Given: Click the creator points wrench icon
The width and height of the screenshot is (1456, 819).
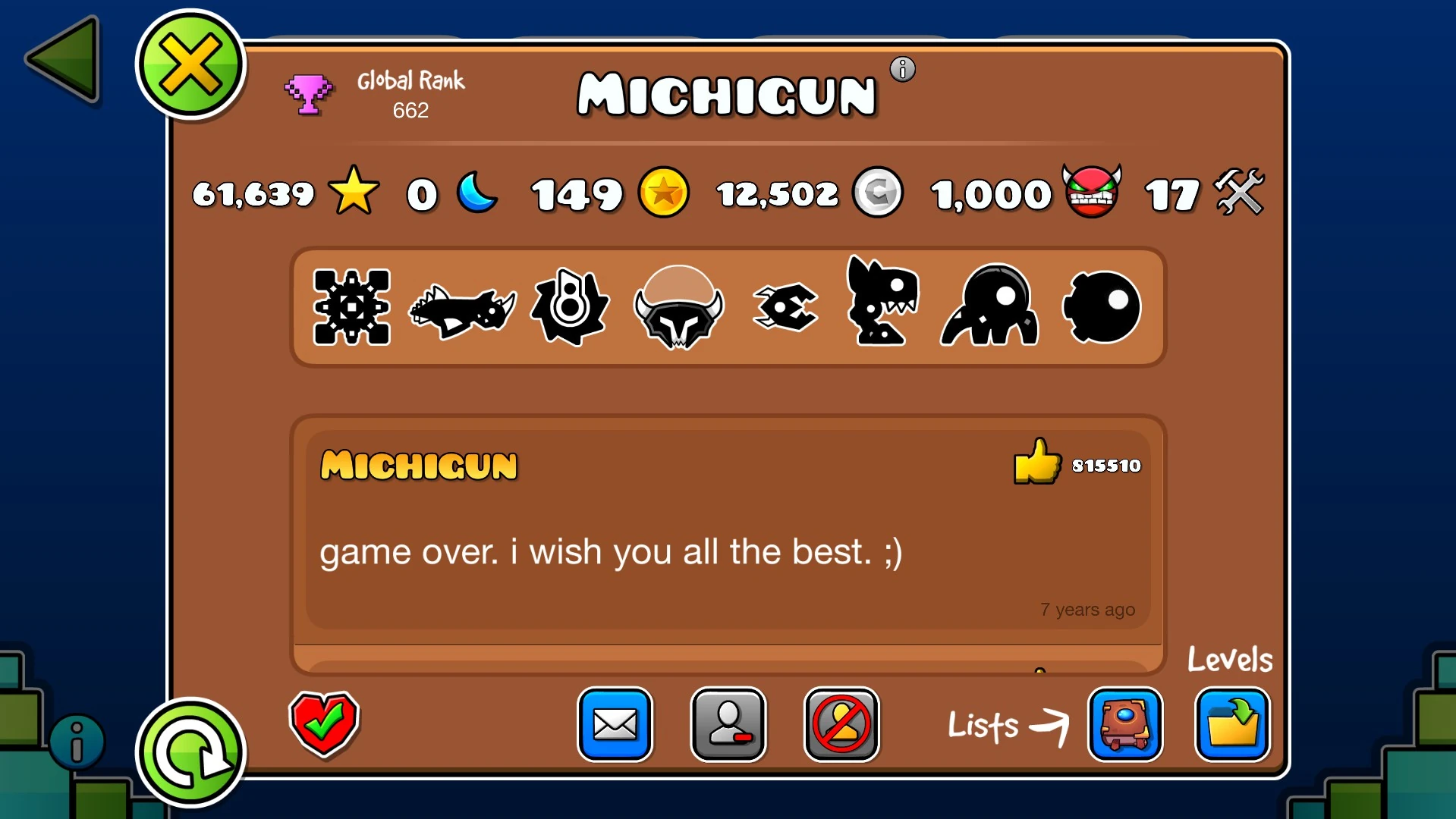Looking at the screenshot, I should tap(1238, 193).
